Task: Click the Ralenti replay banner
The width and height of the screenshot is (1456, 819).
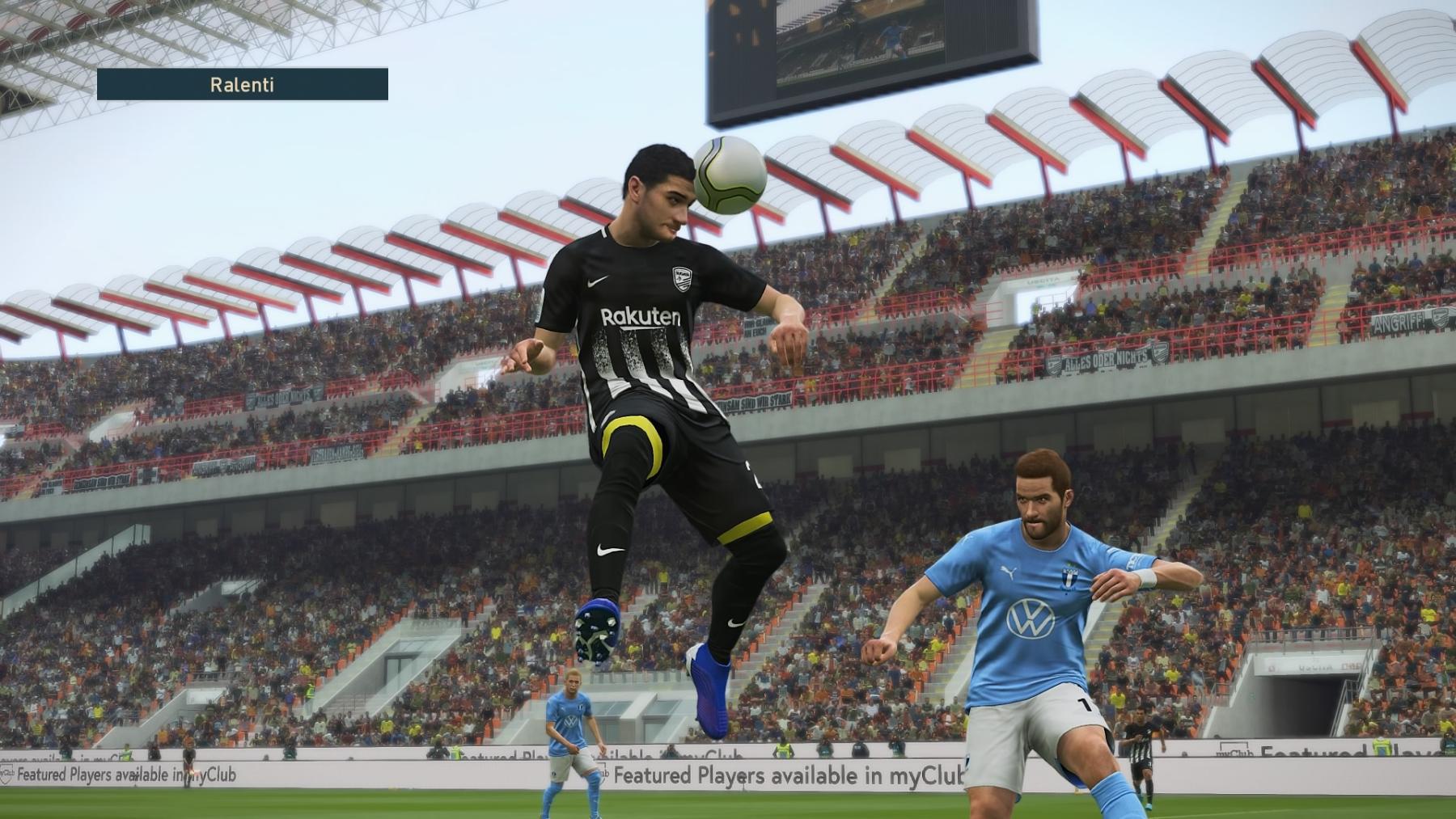Action: pos(242,84)
